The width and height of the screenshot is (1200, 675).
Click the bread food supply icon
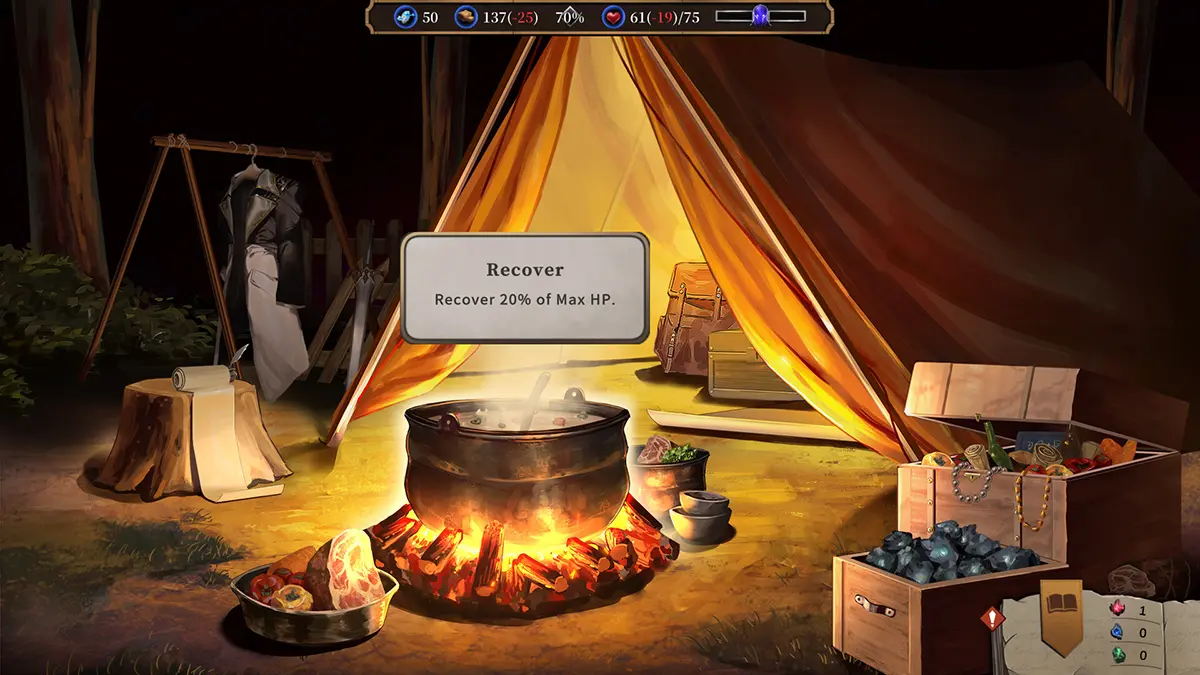466,17
